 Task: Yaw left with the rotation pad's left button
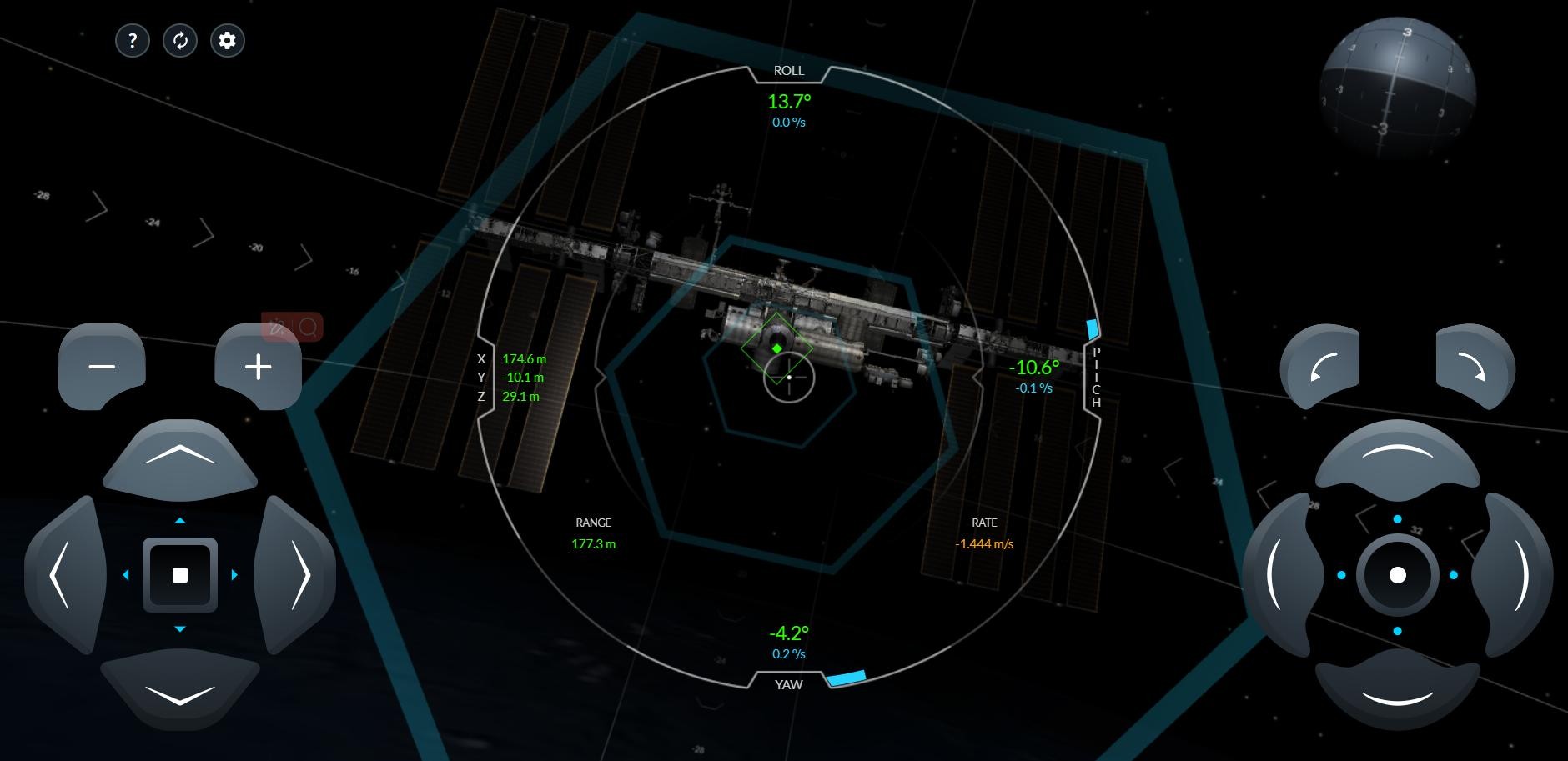point(1279,575)
